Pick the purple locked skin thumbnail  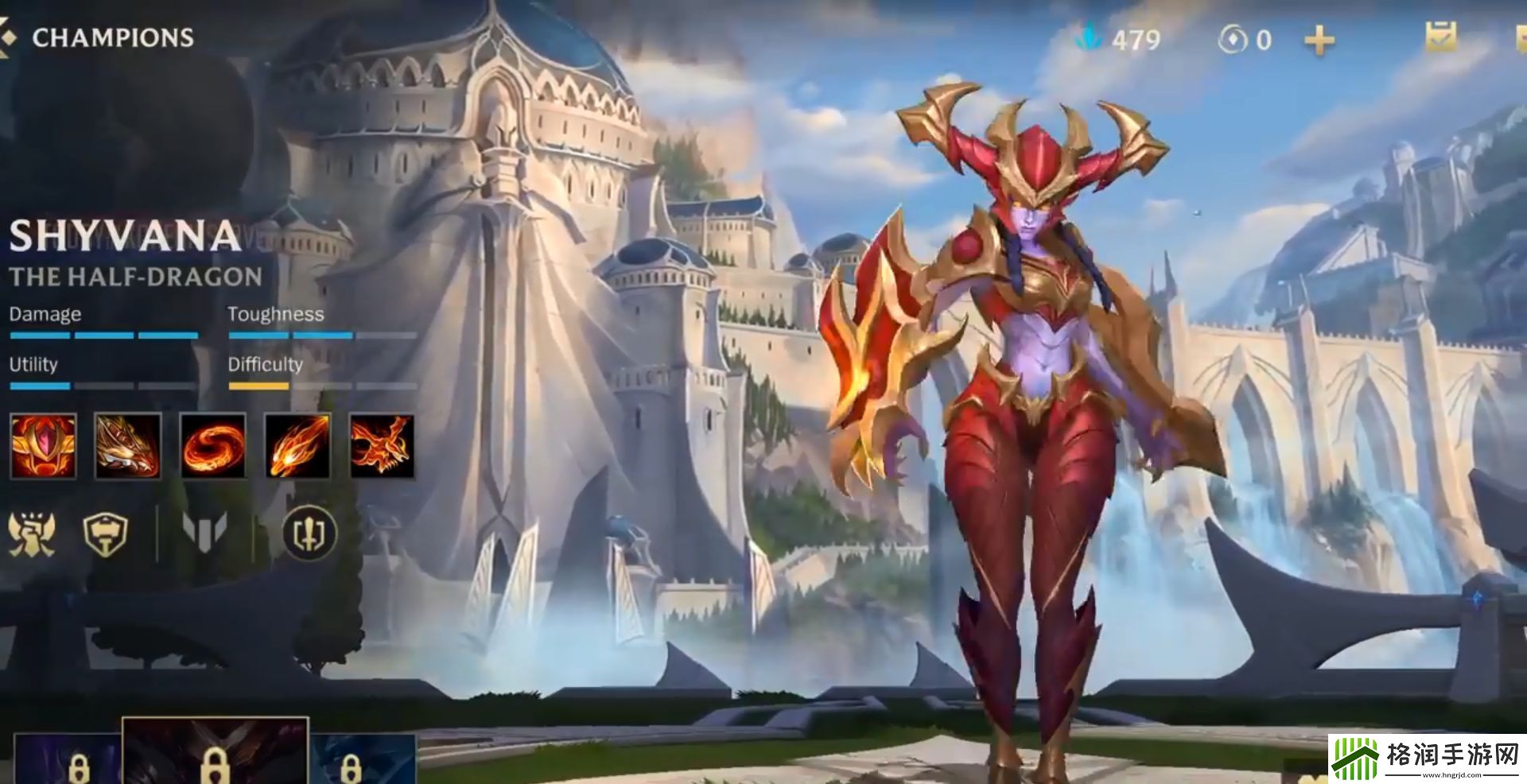(x=68, y=759)
